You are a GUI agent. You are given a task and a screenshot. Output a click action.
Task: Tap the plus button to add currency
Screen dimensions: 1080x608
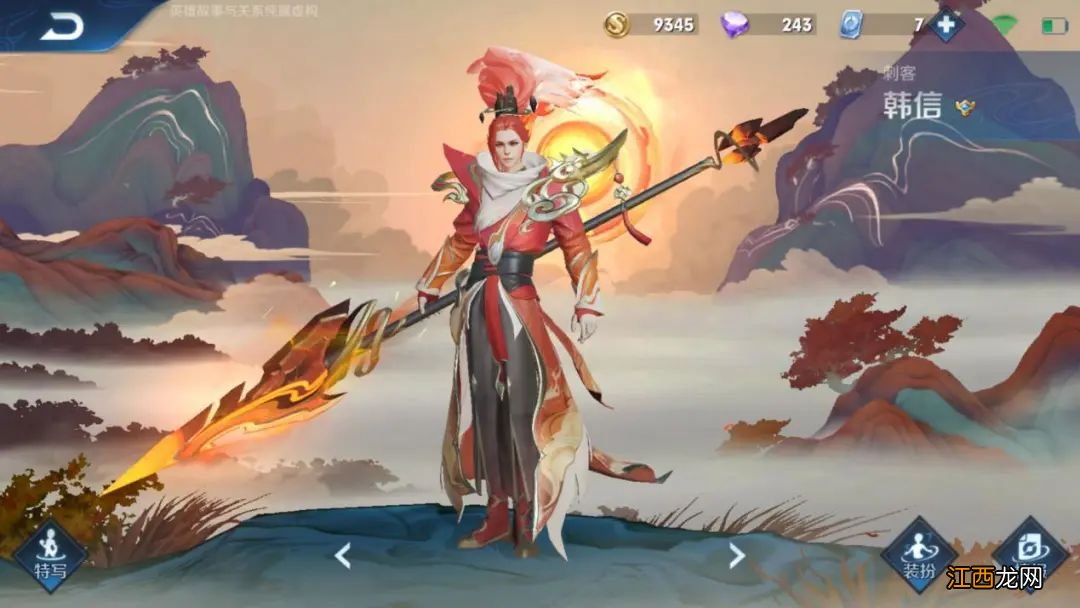coord(946,24)
